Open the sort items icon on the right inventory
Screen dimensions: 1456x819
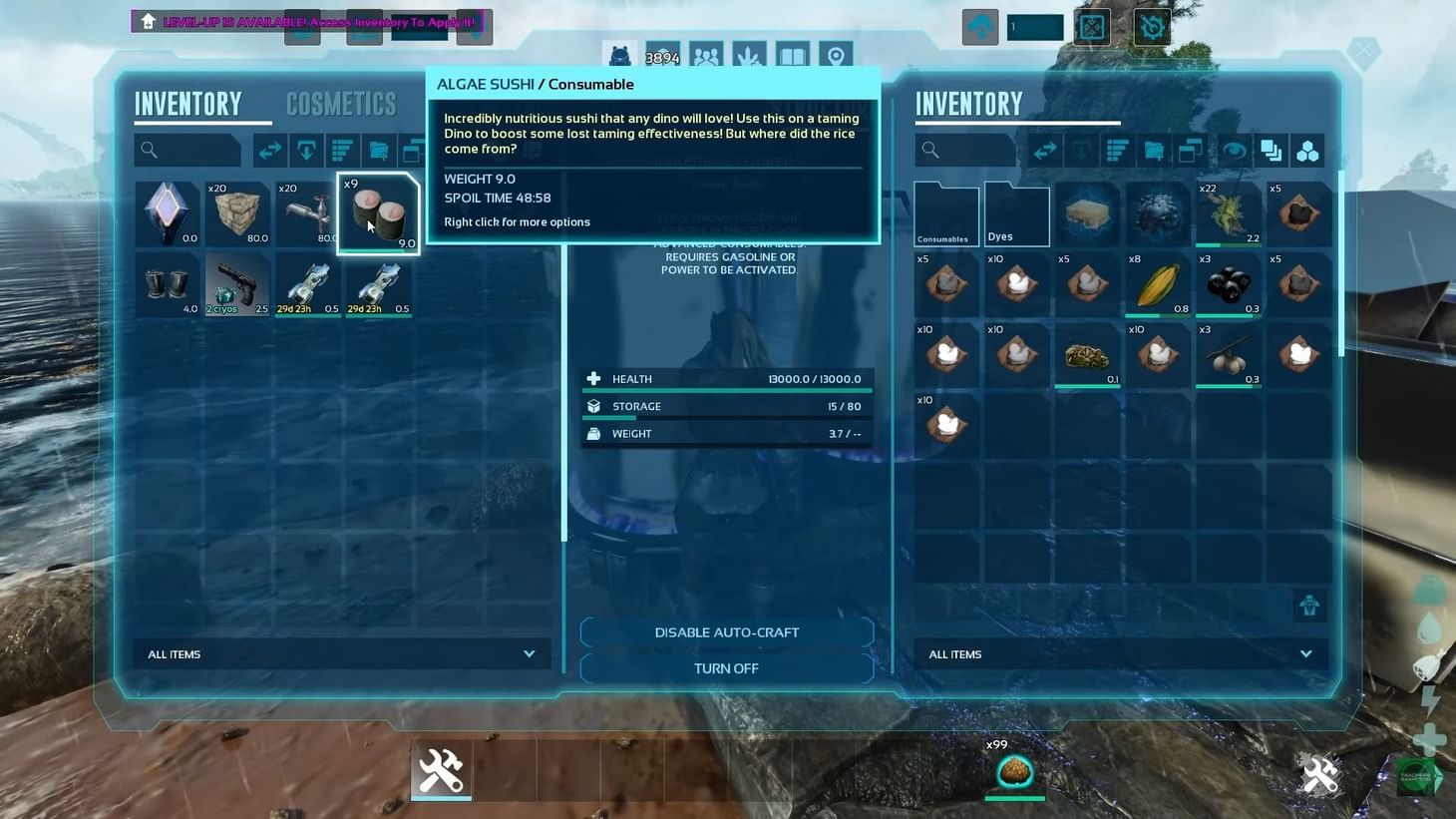(x=1116, y=150)
